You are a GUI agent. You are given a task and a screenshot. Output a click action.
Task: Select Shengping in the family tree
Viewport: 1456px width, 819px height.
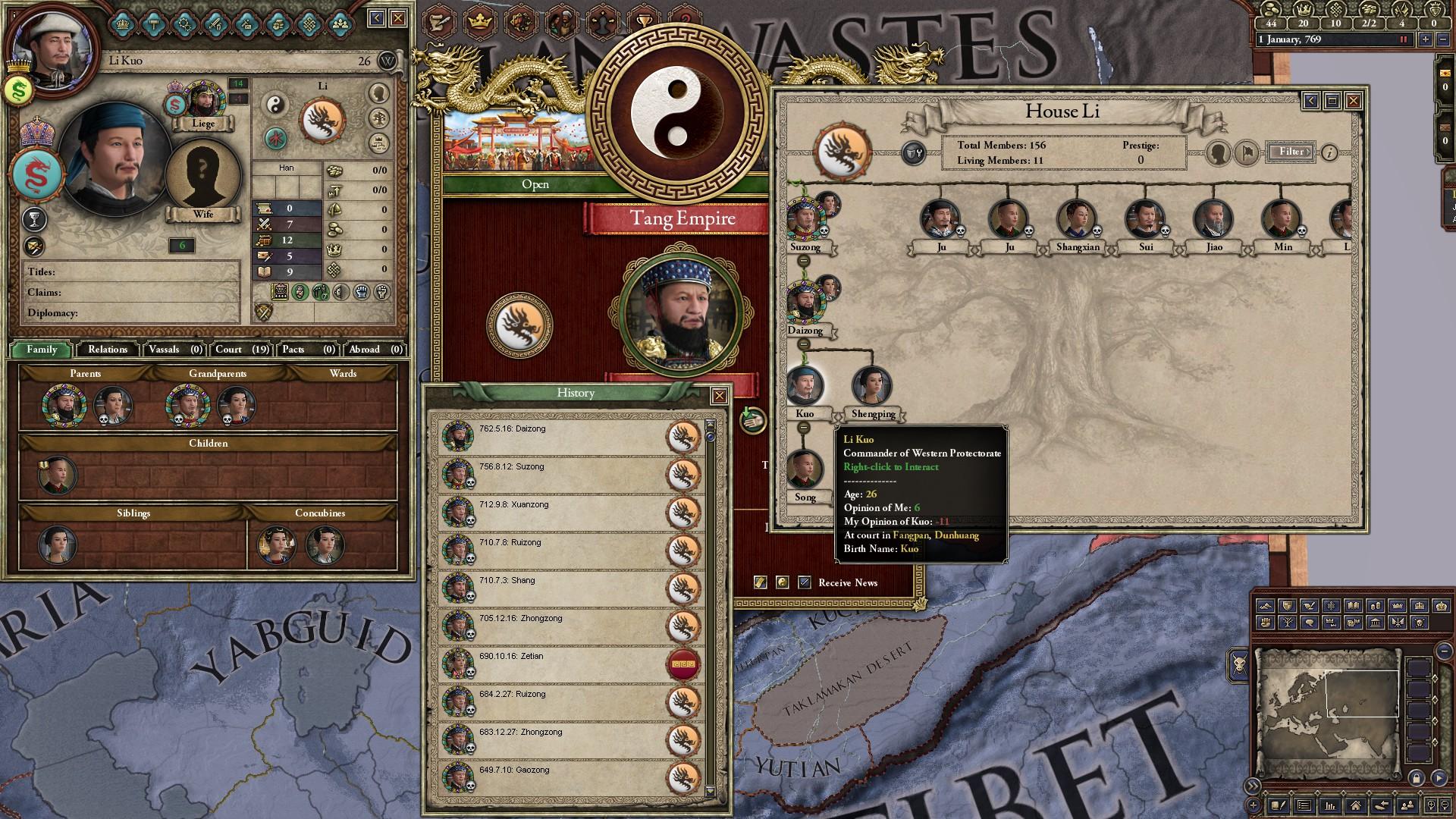tap(871, 387)
